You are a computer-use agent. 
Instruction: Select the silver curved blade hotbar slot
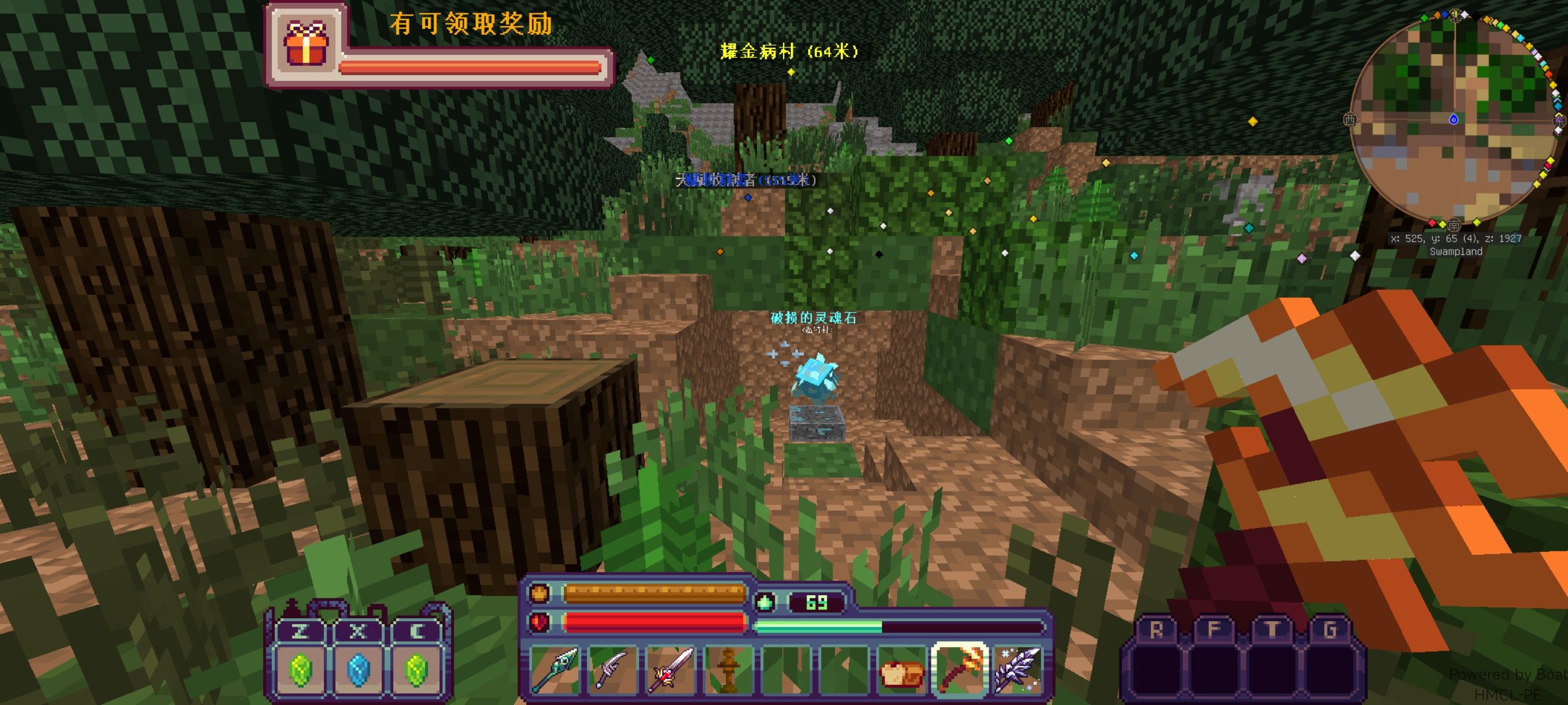click(x=612, y=670)
